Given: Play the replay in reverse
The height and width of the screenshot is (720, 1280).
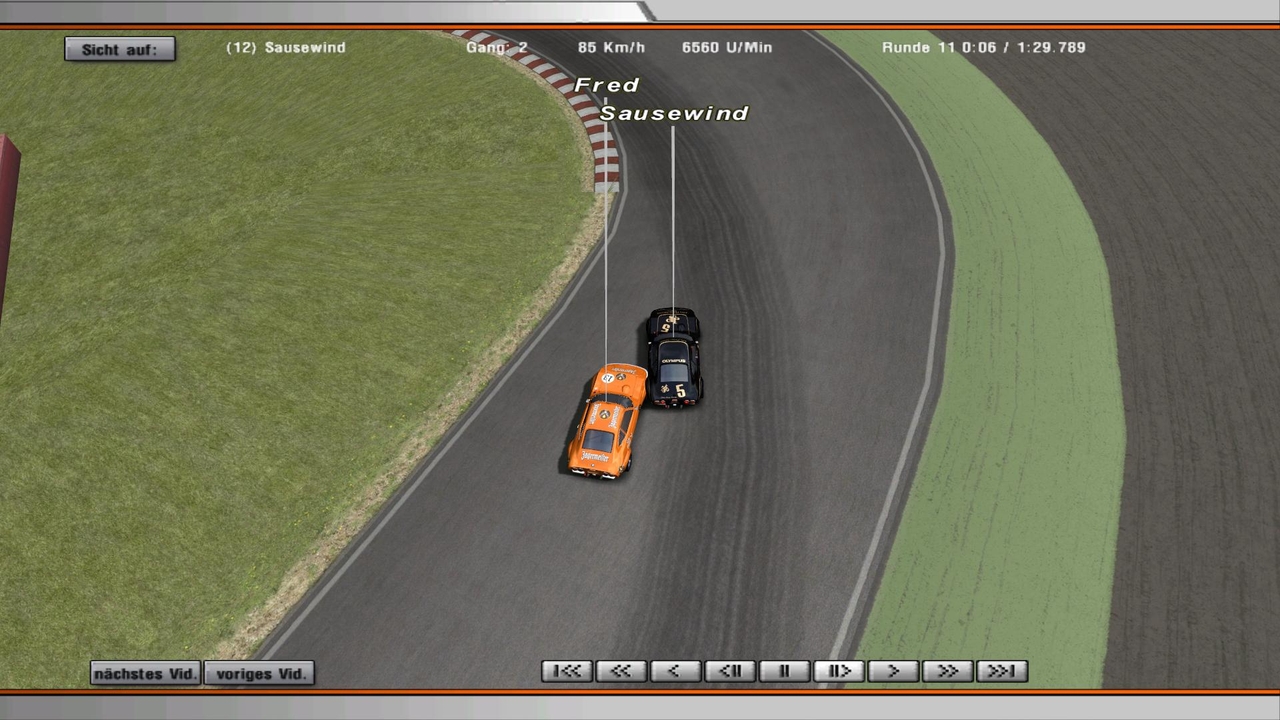Looking at the screenshot, I should (675, 671).
